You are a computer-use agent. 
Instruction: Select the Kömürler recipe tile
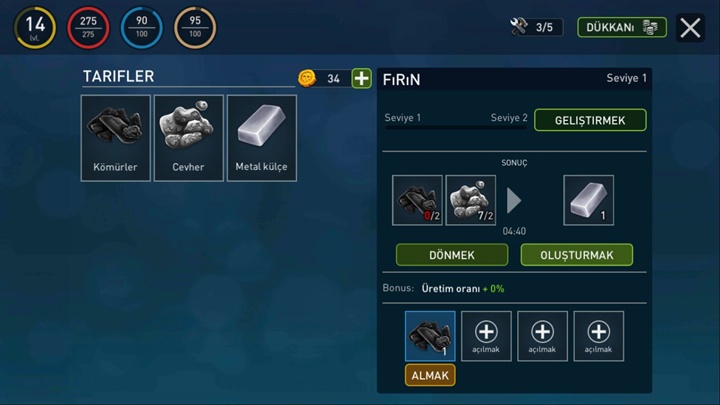click(x=116, y=138)
